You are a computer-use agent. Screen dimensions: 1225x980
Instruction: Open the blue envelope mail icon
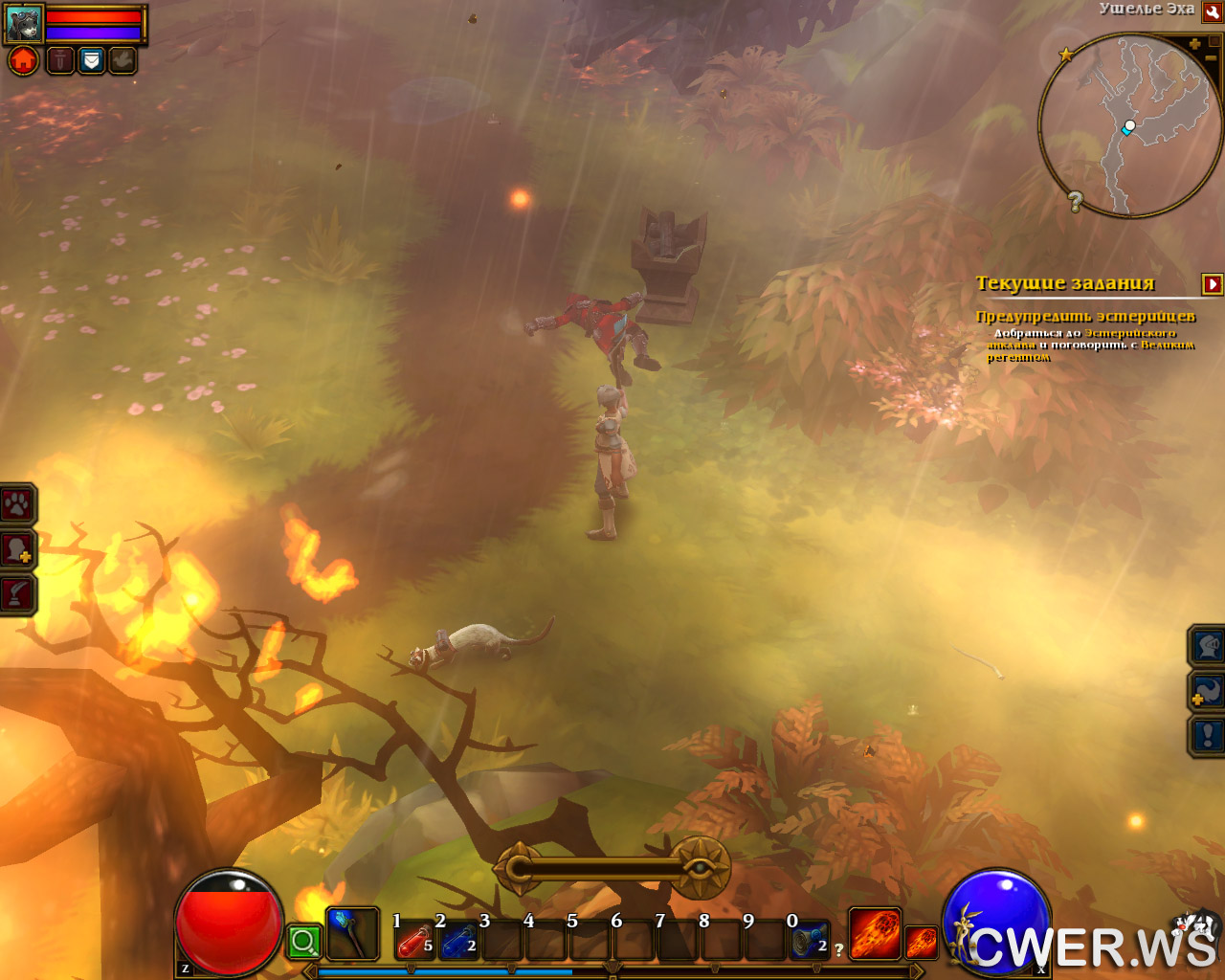pyautogui.click(x=91, y=60)
